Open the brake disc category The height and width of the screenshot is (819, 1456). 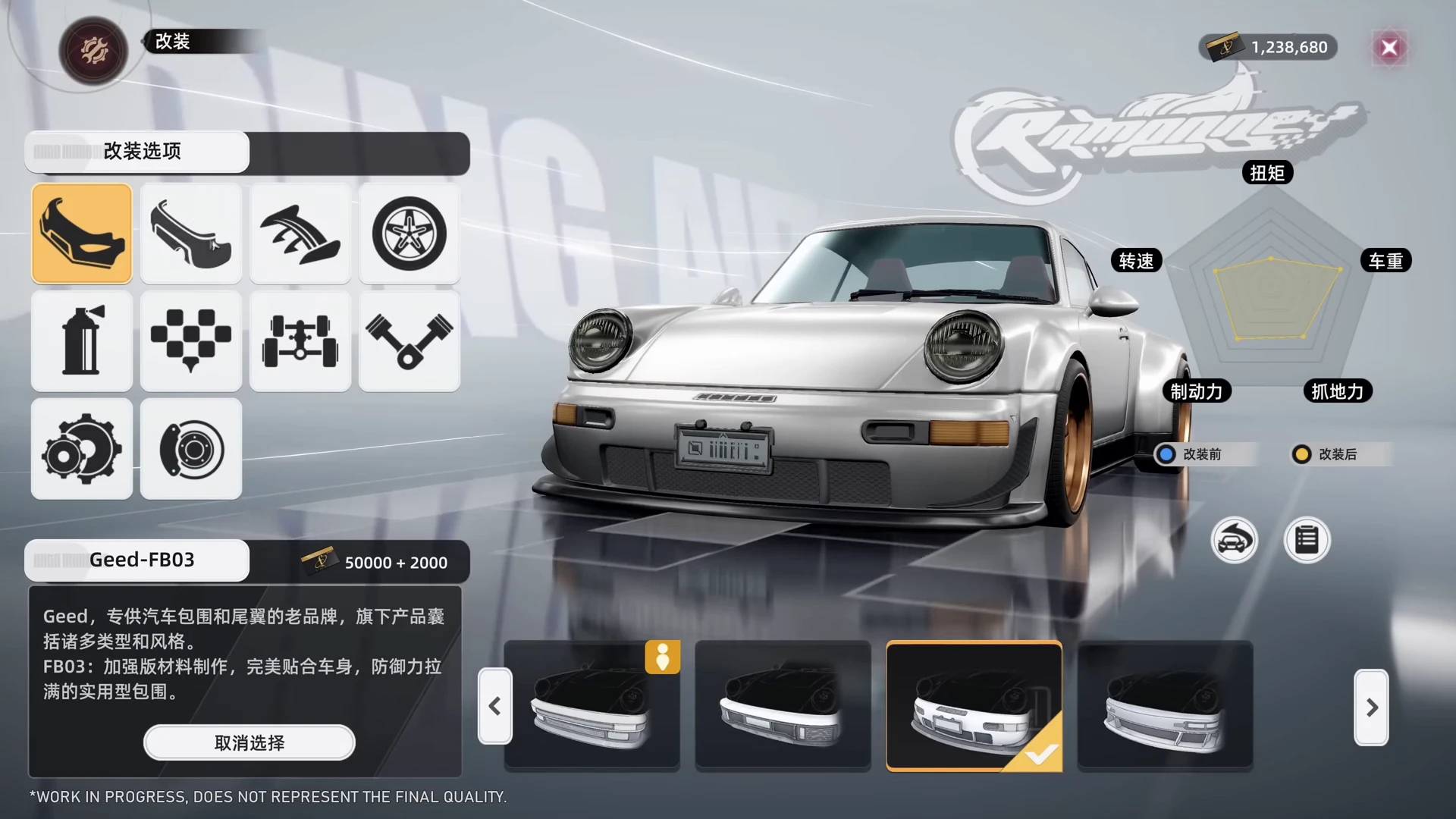[191, 449]
